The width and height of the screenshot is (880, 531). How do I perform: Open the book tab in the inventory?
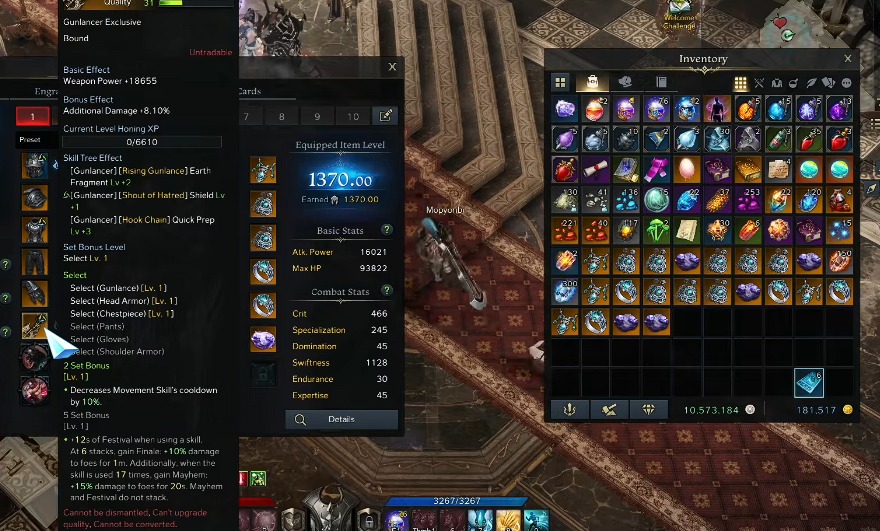click(660, 83)
